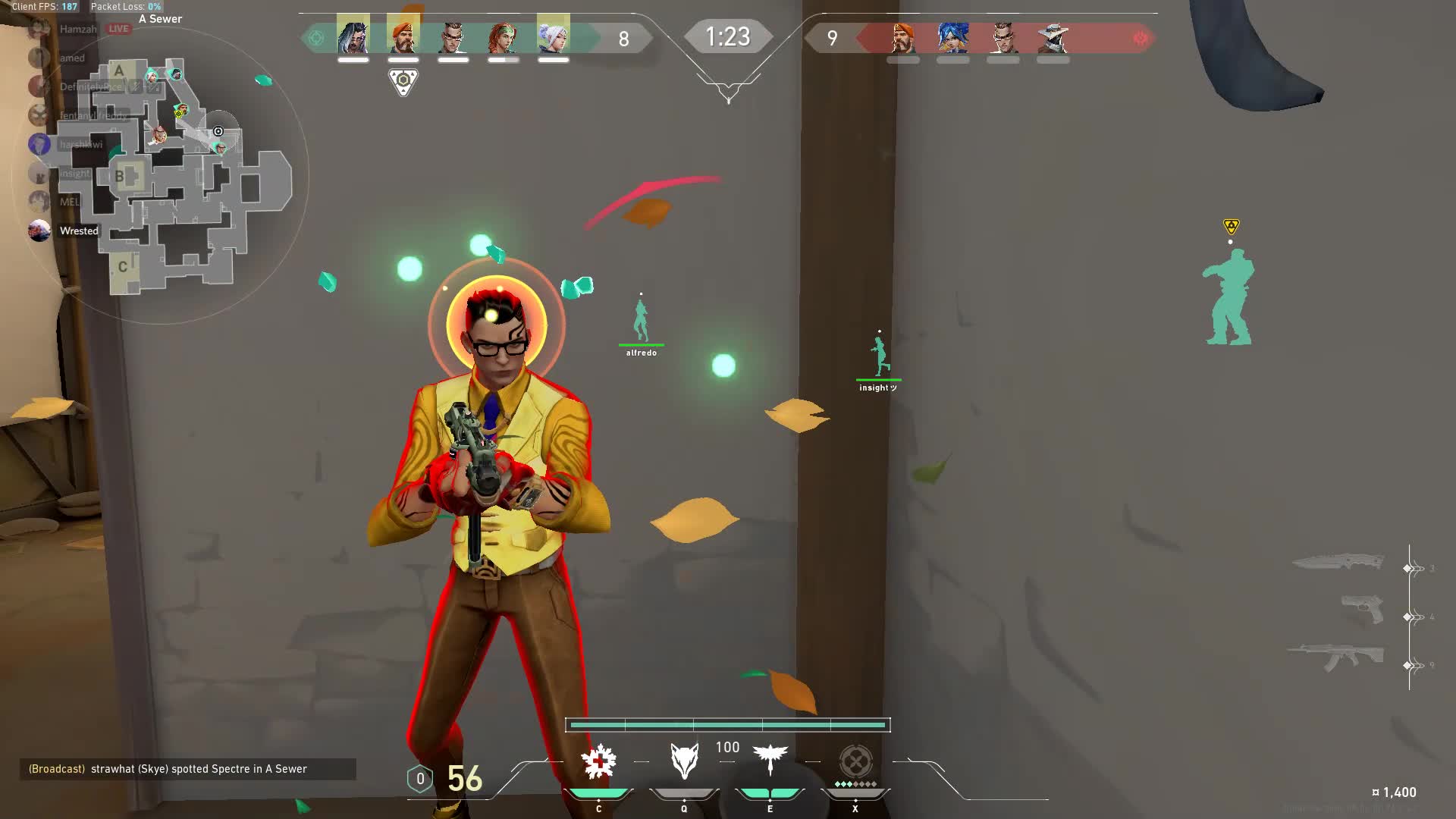
Task: Click the blue-haired Neon portrait on red team
Action: click(953, 36)
